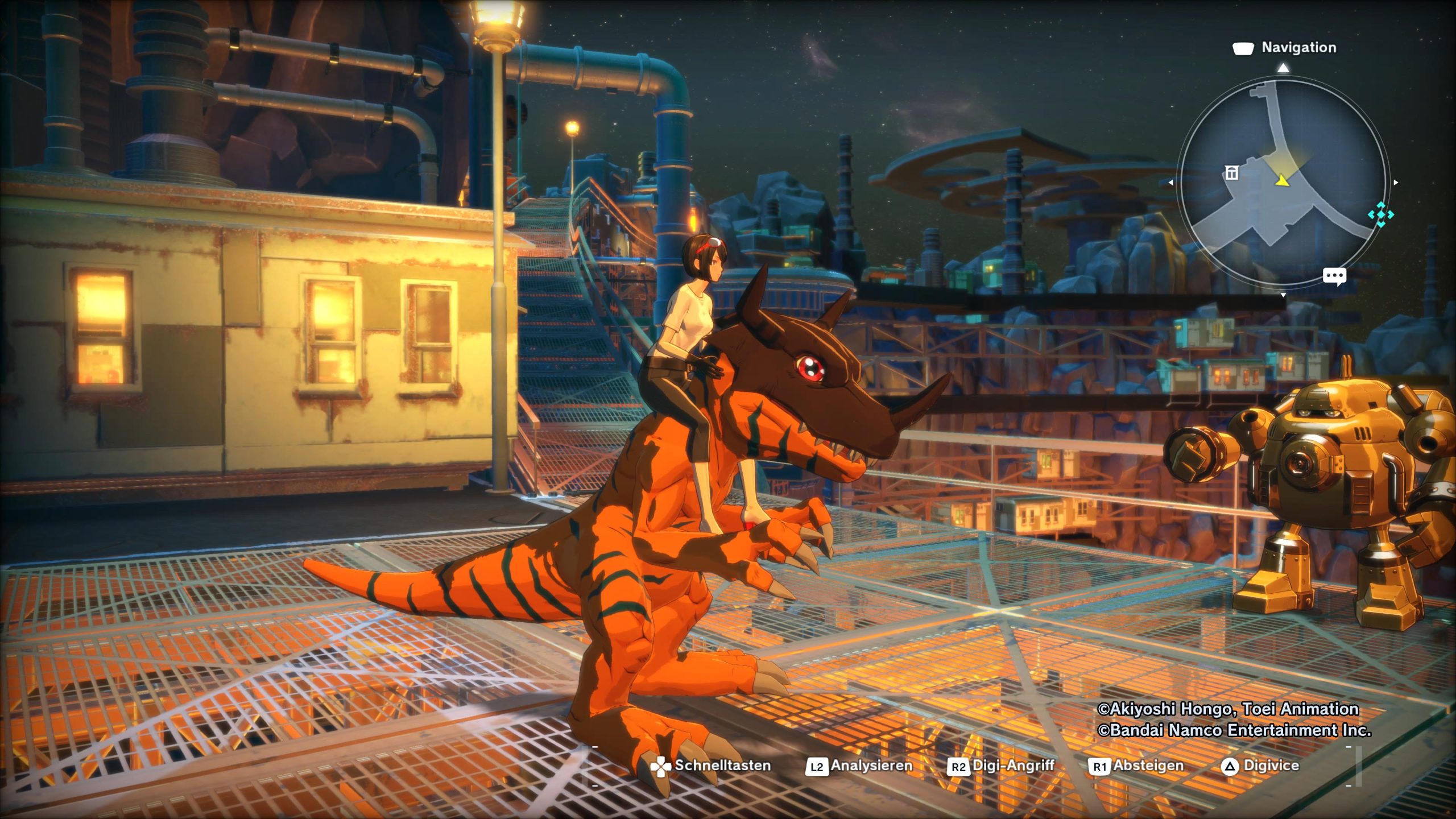Click the yellow player arrow on minimap
1456x819 pixels.
click(1281, 180)
